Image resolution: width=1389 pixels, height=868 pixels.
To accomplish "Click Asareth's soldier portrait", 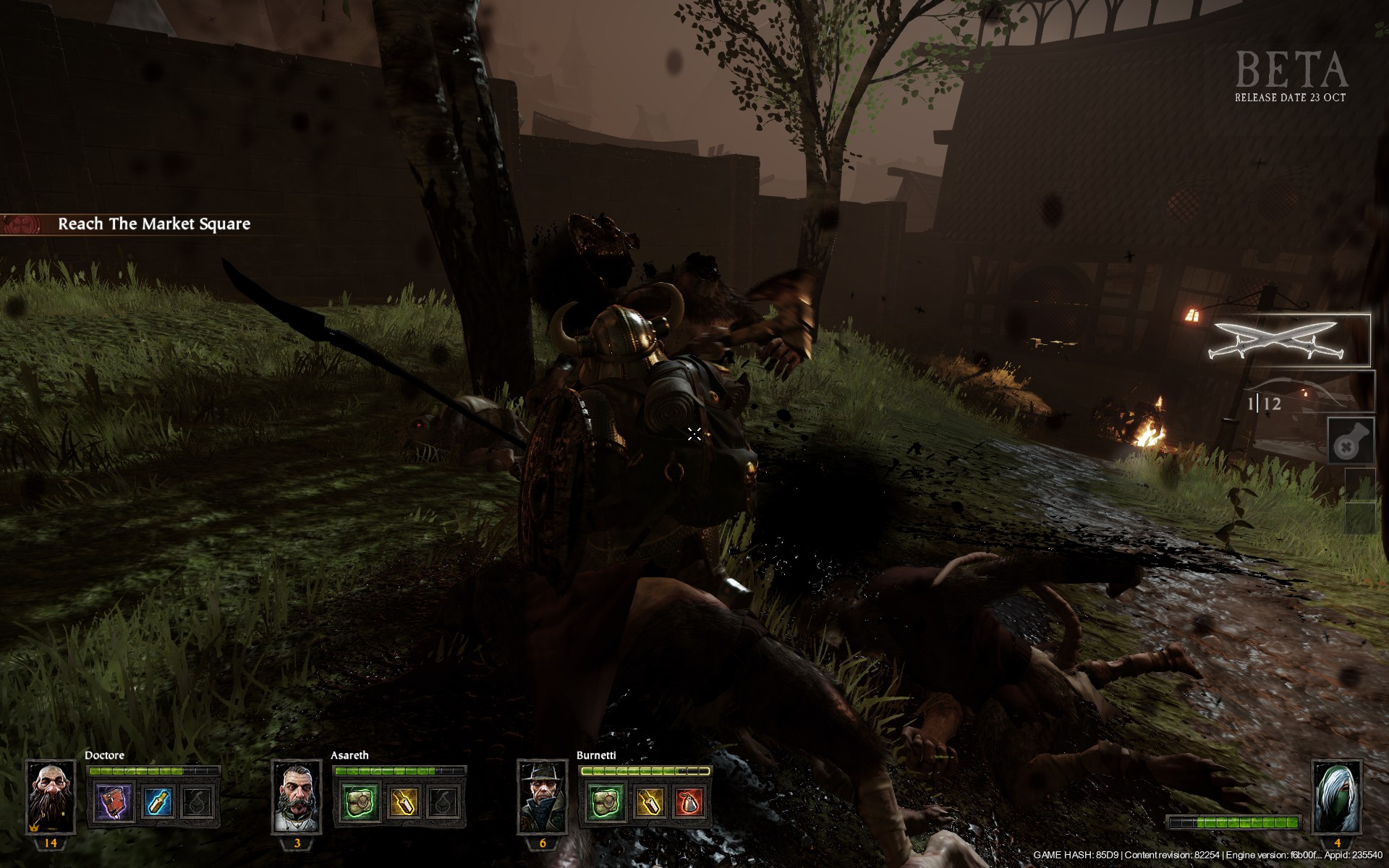I will point(297,796).
